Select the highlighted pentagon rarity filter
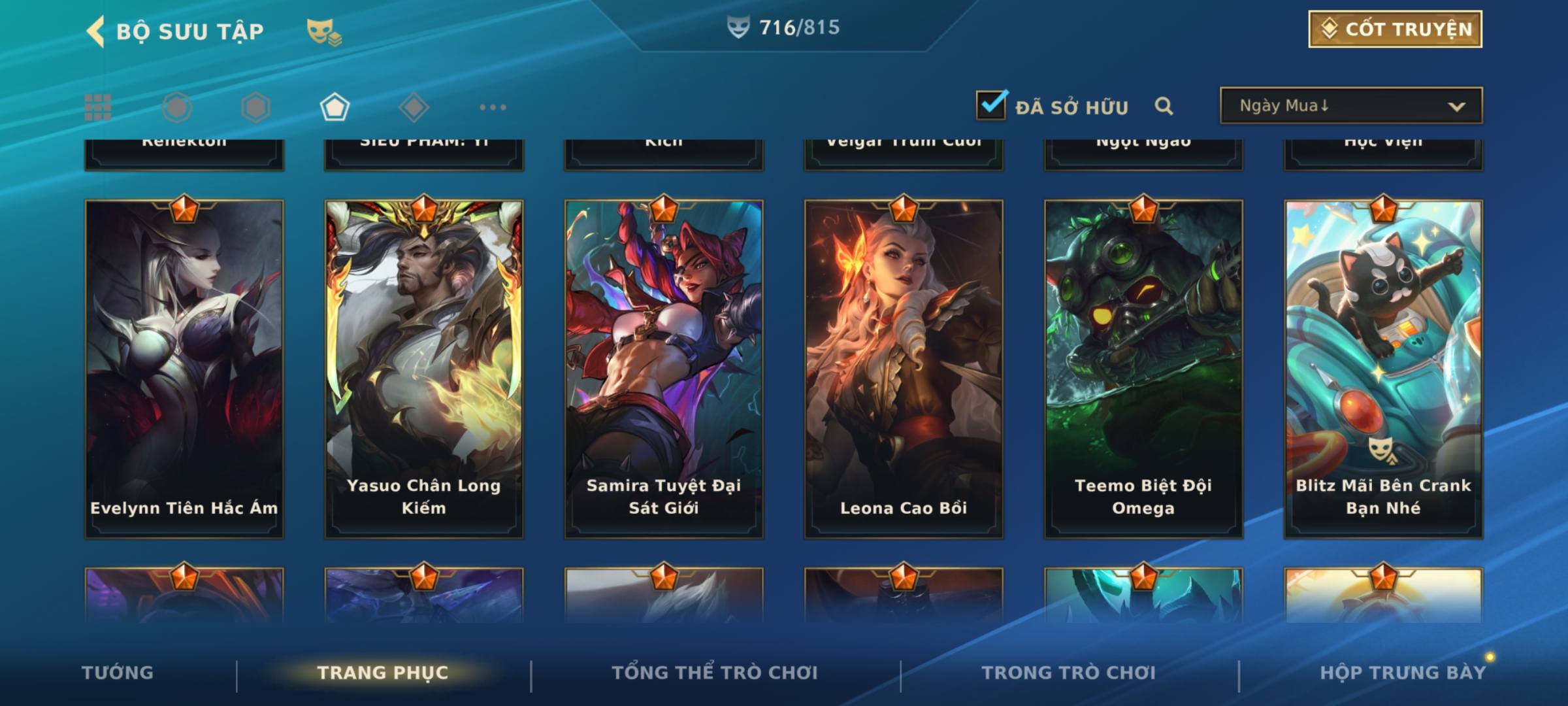 [x=335, y=107]
